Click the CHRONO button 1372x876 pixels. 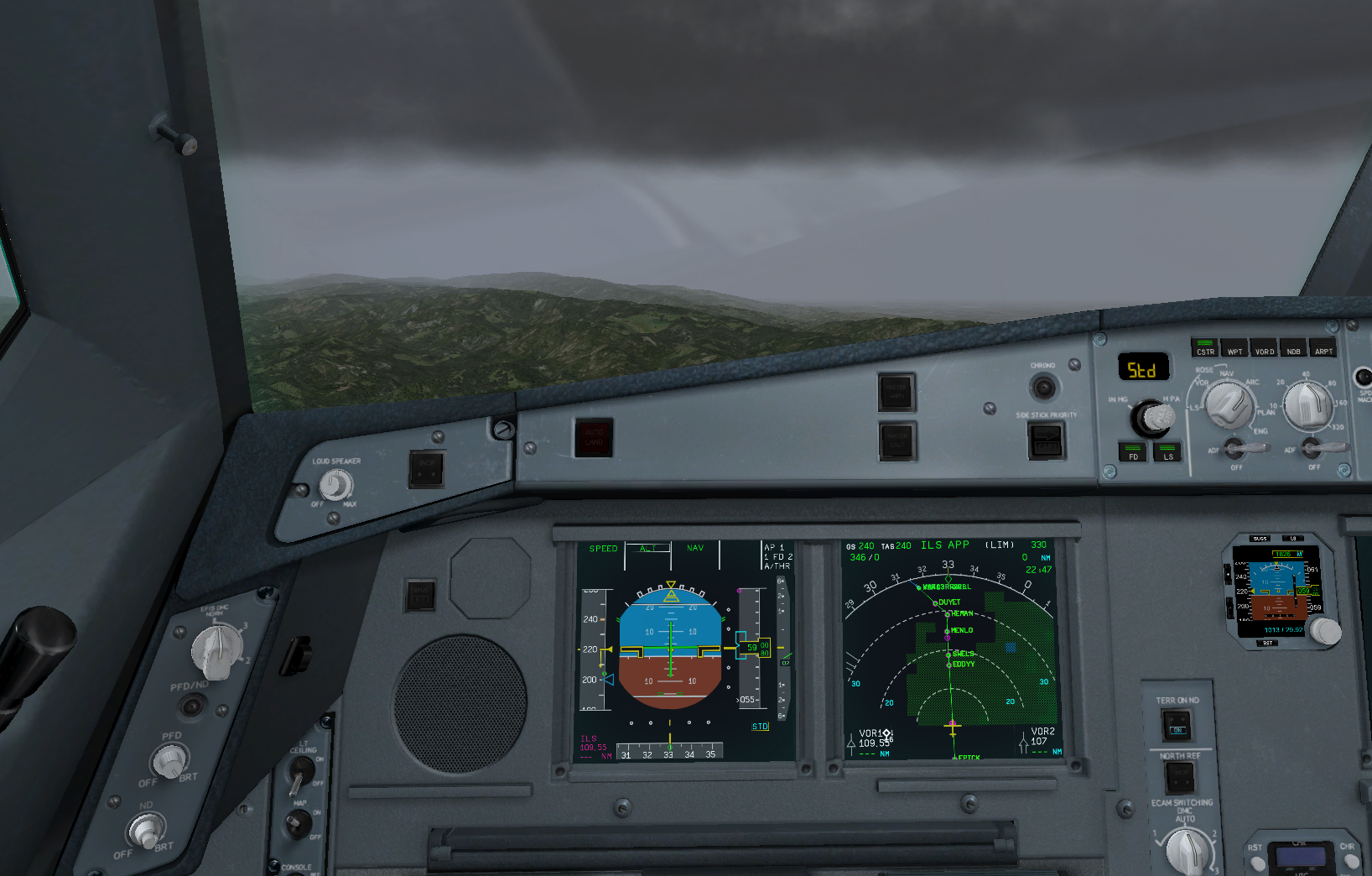1043,387
